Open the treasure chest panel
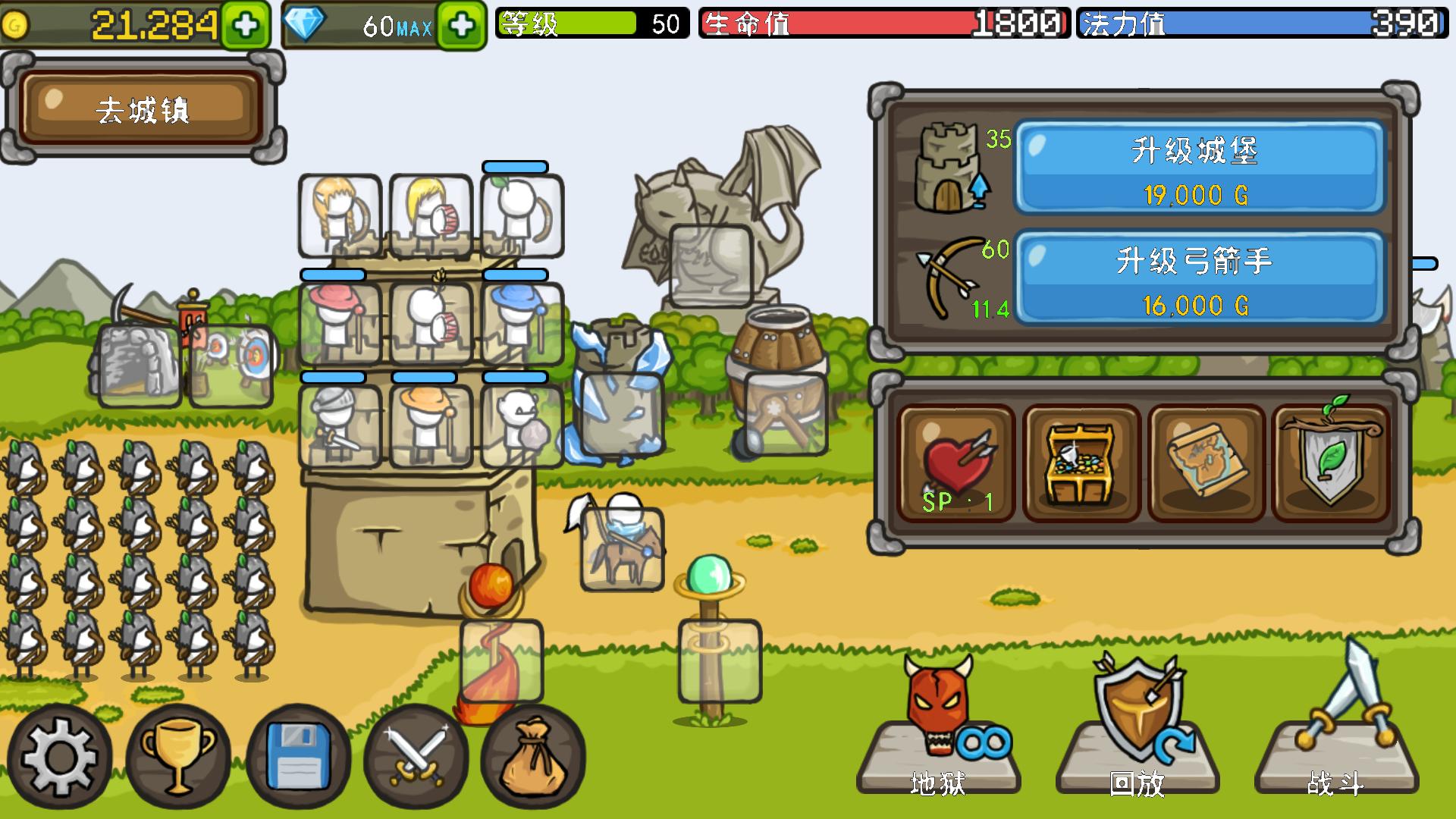Image resolution: width=1456 pixels, height=819 pixels. 1081,464
